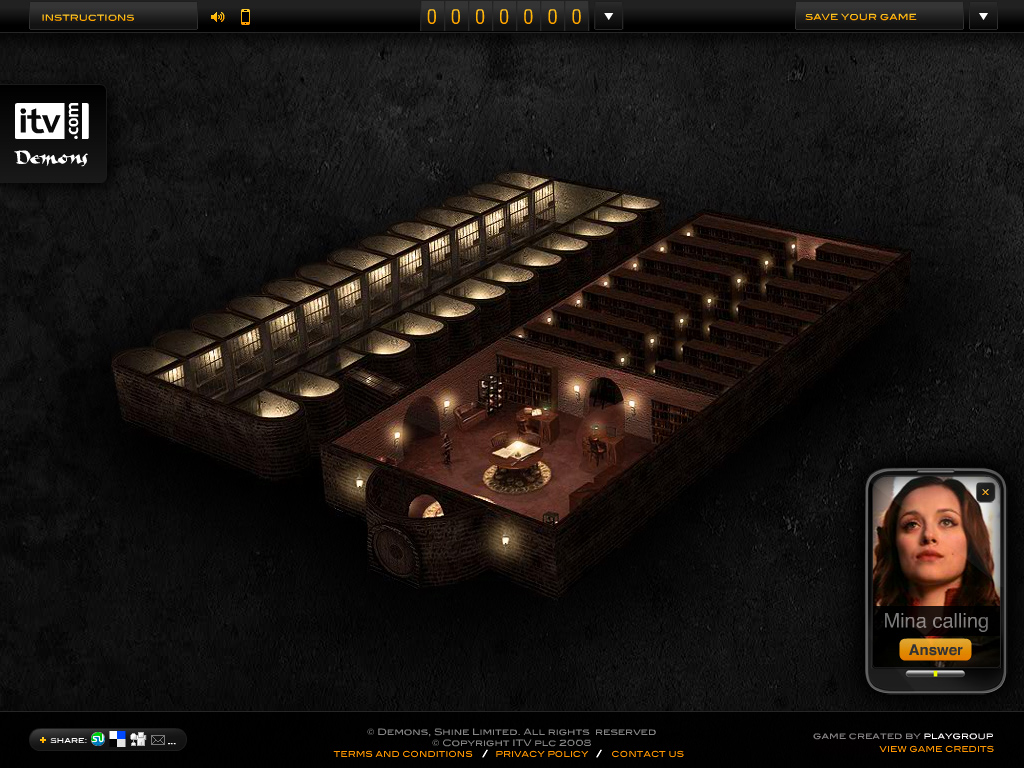Follow the Contact Us link
The width and height of the screenshot is (1024, 768).
[647, 754]
